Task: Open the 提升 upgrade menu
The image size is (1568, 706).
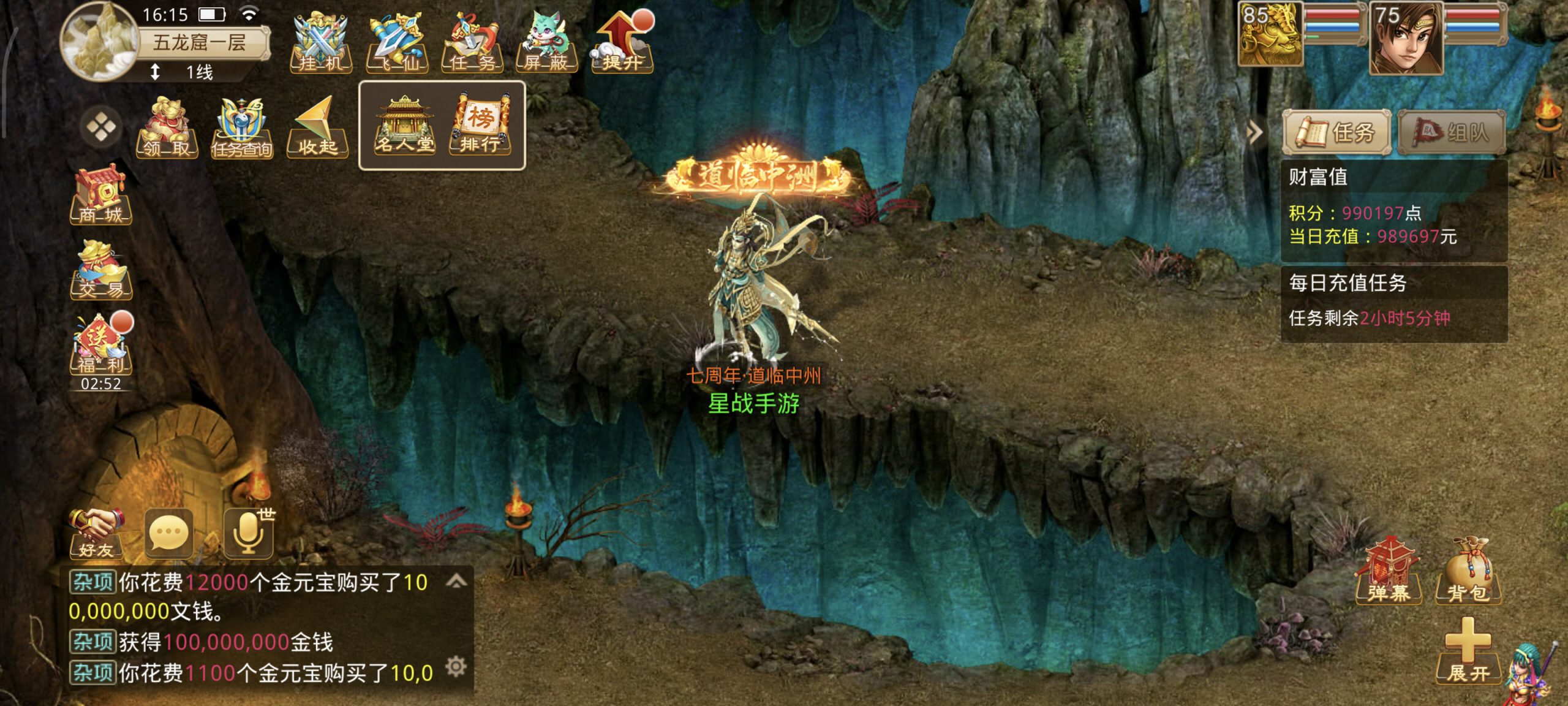Action: [x=622, y=43]
